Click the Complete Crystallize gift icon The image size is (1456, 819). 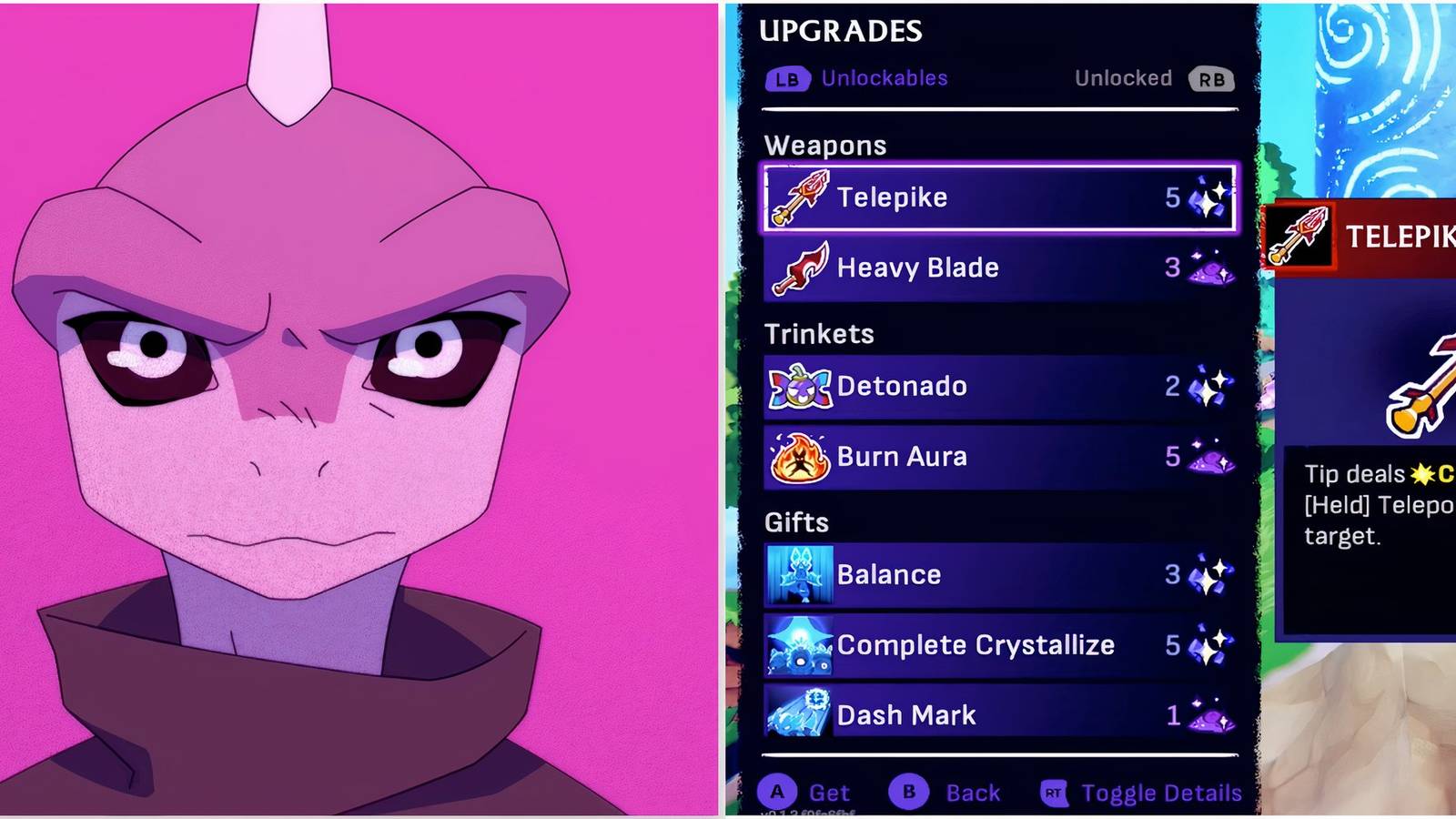coord(799,645)
